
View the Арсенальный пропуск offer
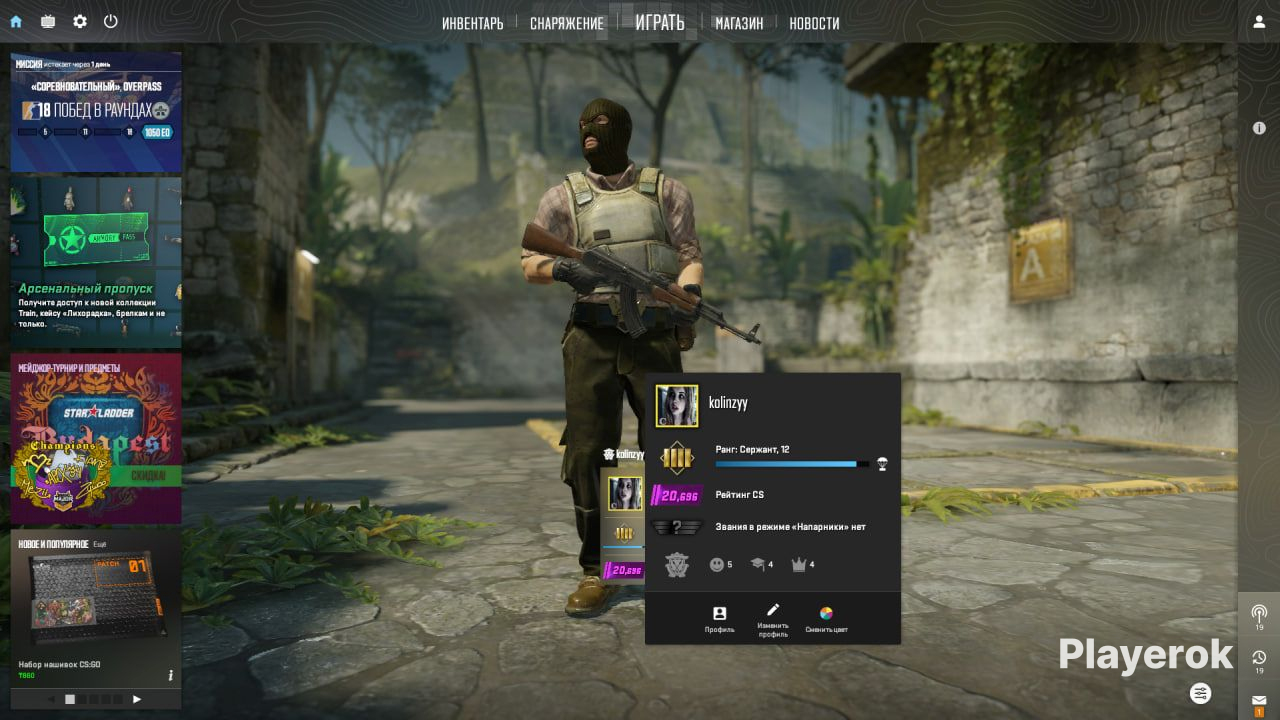click(96, 262)
